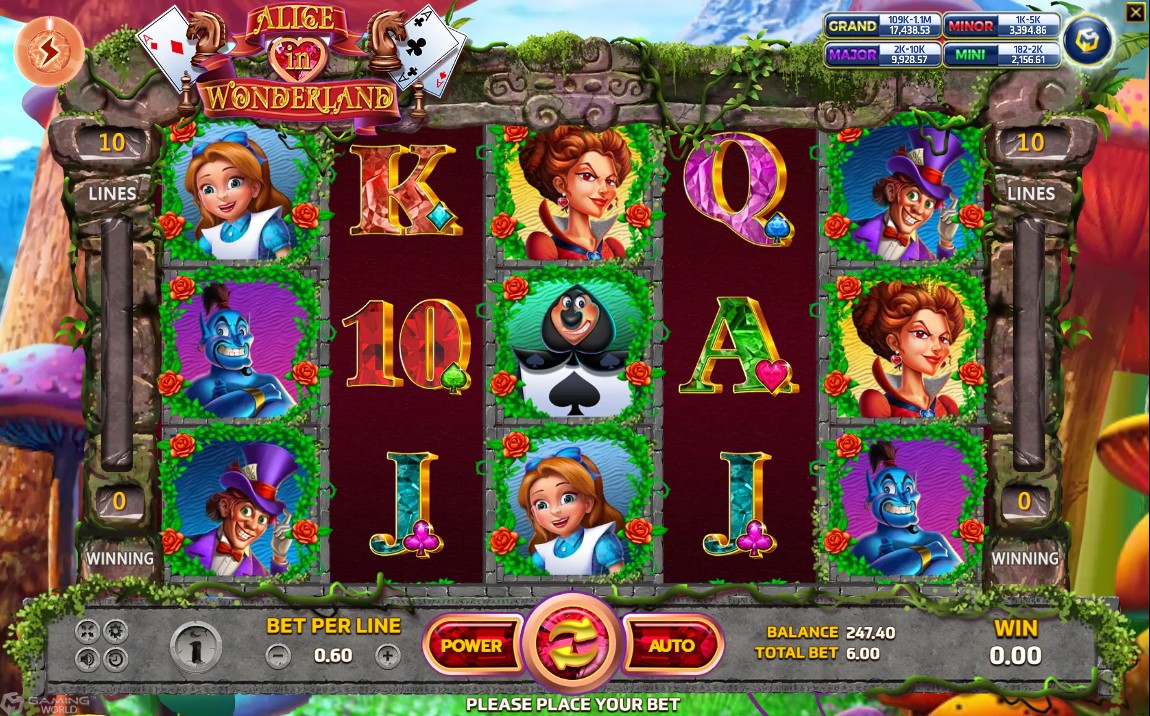Toggle fullscreen with the arrows icon

[x=87, y=631]
